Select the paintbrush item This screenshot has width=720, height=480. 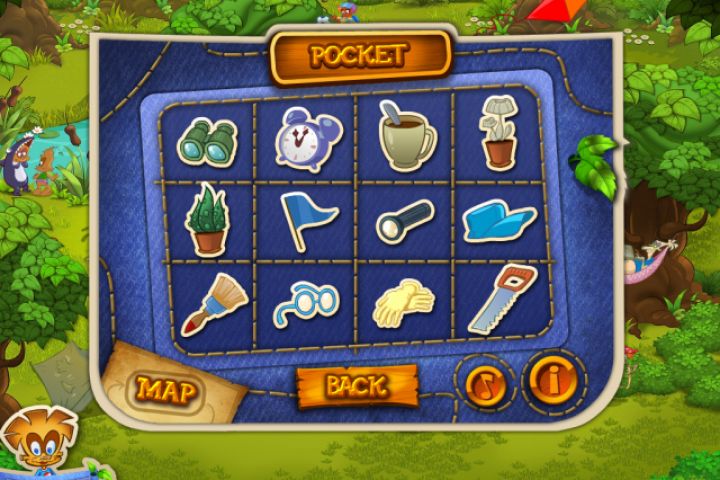click(213, 303)
